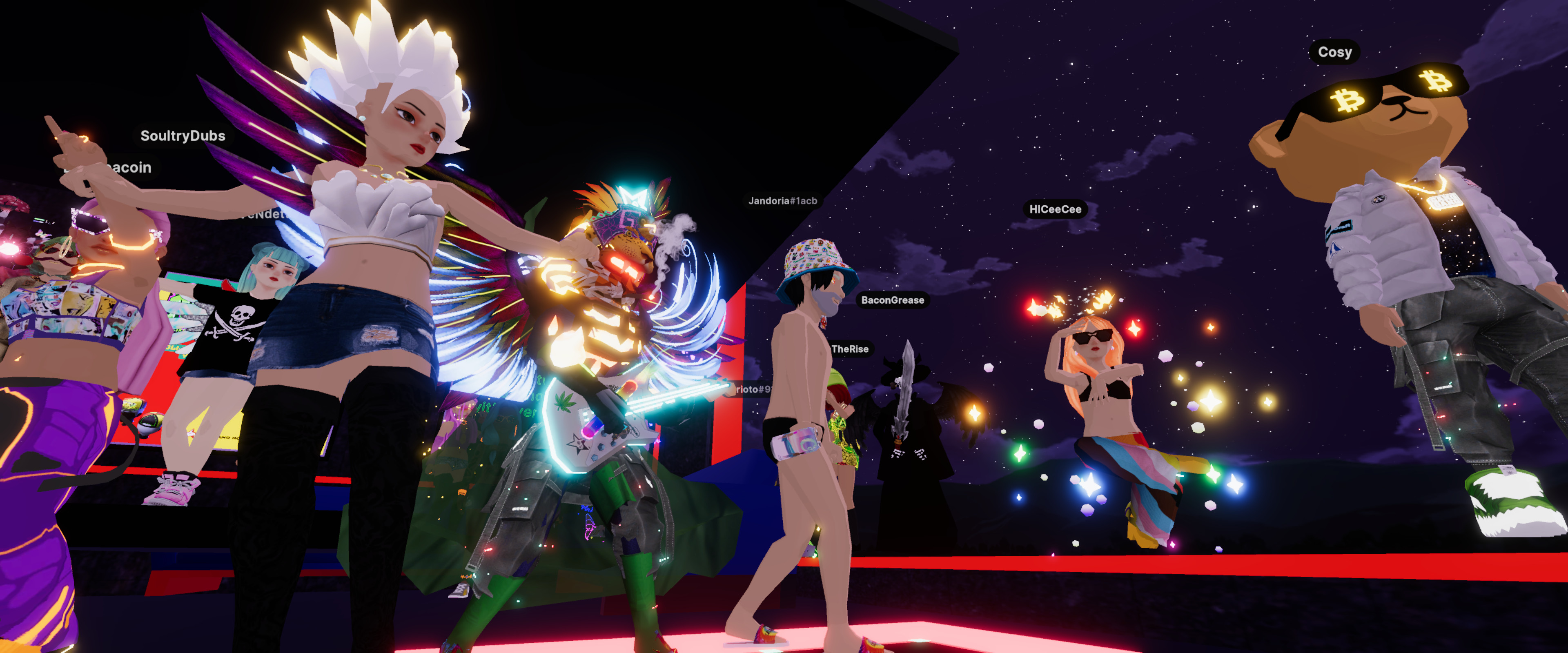Open HICeeCee's player name label
This screenshot has height=653, width=1568.
(1055, 209)
